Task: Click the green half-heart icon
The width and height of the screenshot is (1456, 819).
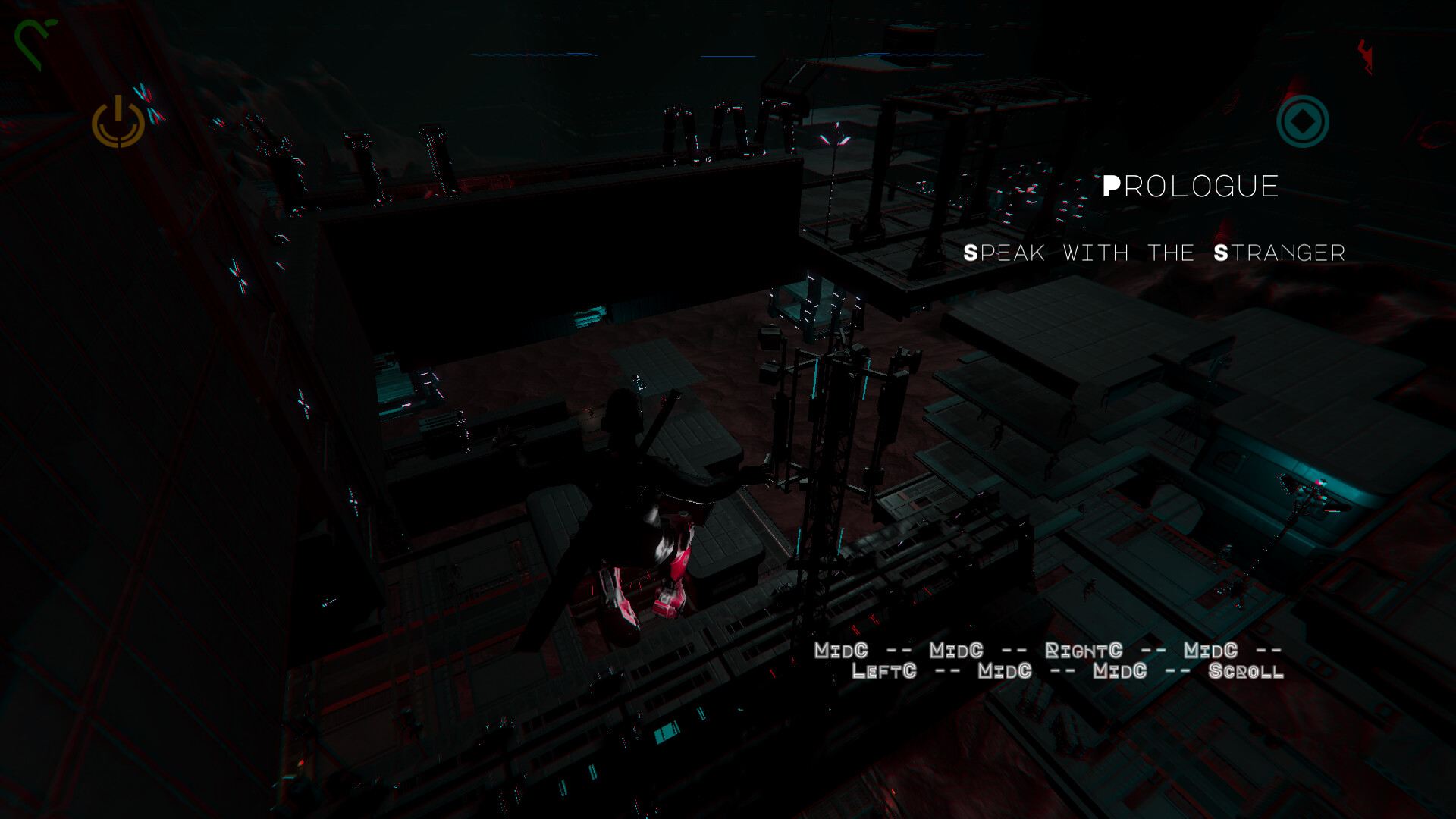Action: 33,43
